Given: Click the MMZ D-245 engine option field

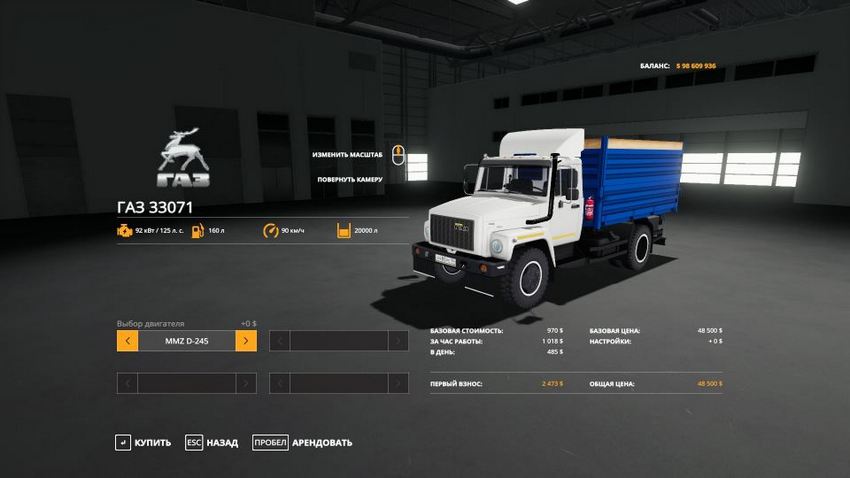Looking at the screenshot, I should click(186, 341).
